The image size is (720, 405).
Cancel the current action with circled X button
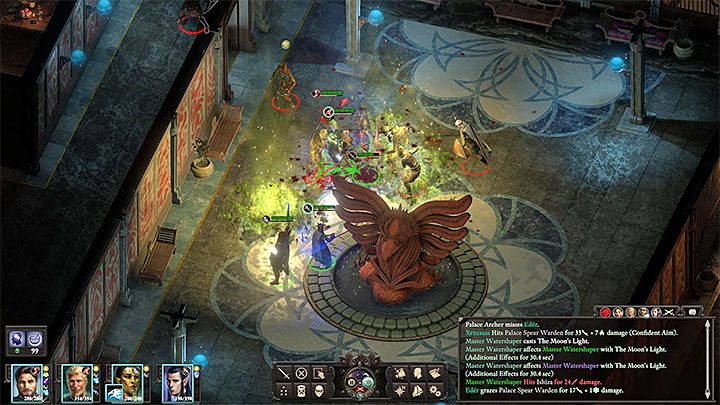[x=301, y=373]
